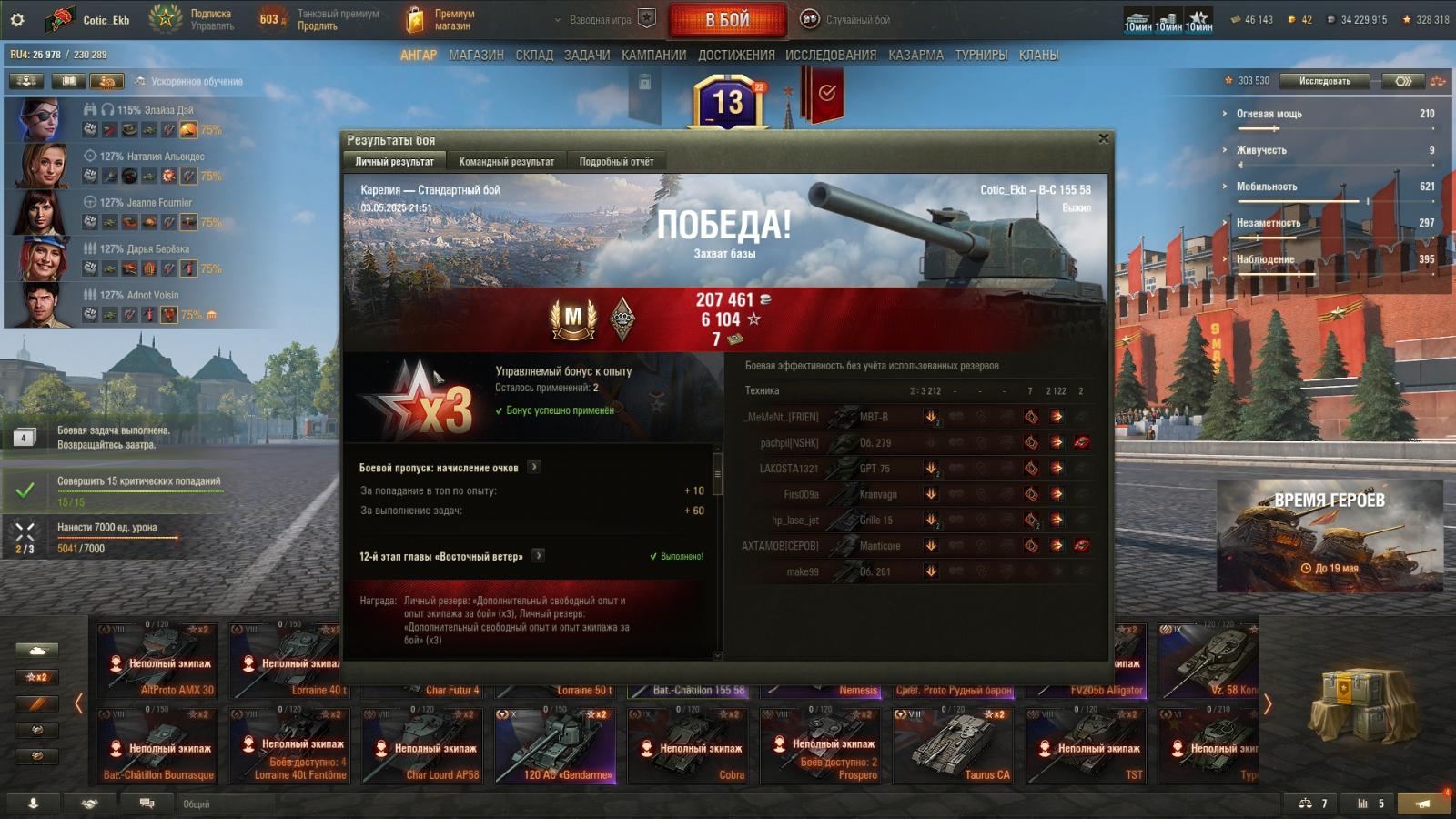The height and width of the screenshot is (819, 1456).
Task: Open the Подробный отчёт tab
Action: click(x=616, y=162)
